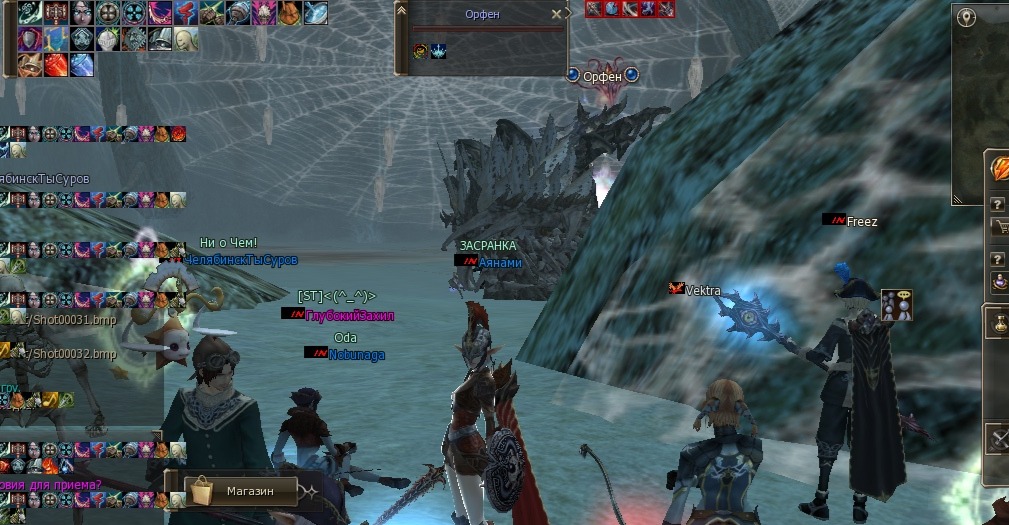Click the orange fox-mask buff icon, top row
Image resolution: width=1009 pixels, height=525 pixels.
point(289,13)
